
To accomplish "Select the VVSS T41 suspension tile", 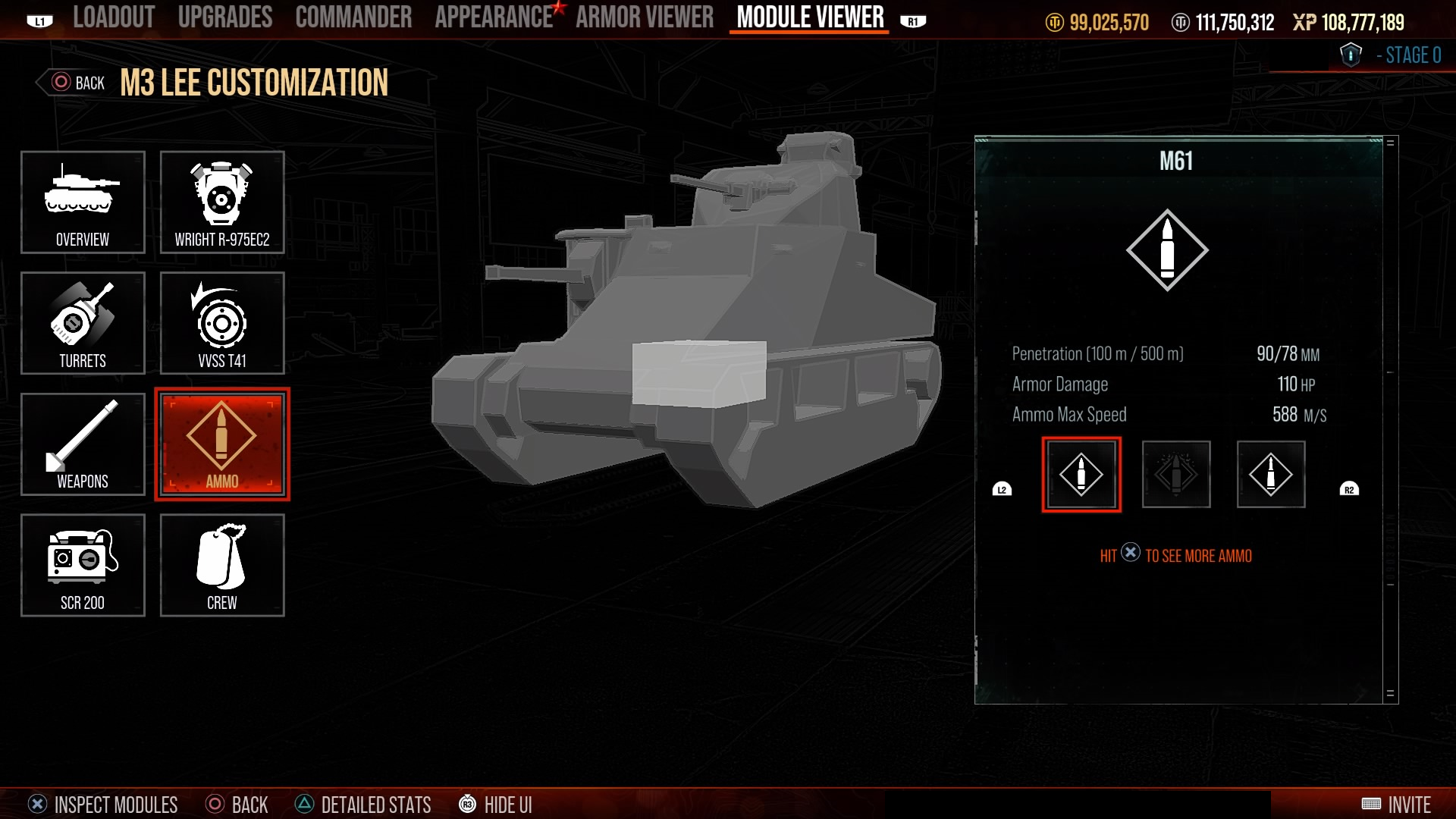I will pyautogui.click(x=222, y=323).
